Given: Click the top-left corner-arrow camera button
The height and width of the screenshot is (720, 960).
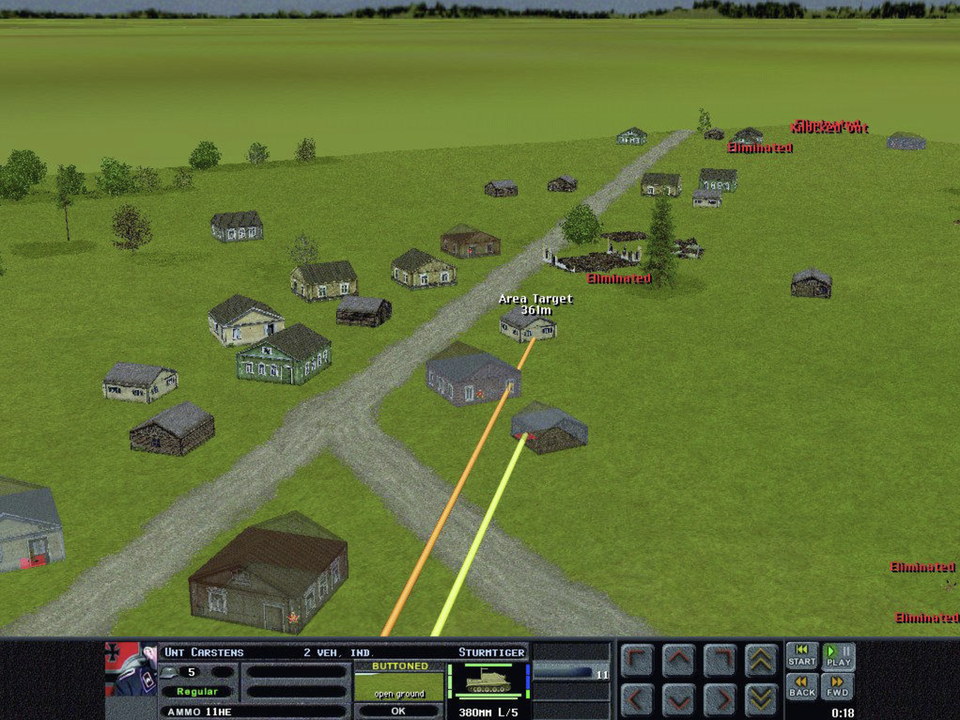Looking at the screenshot, I should 637,660.
